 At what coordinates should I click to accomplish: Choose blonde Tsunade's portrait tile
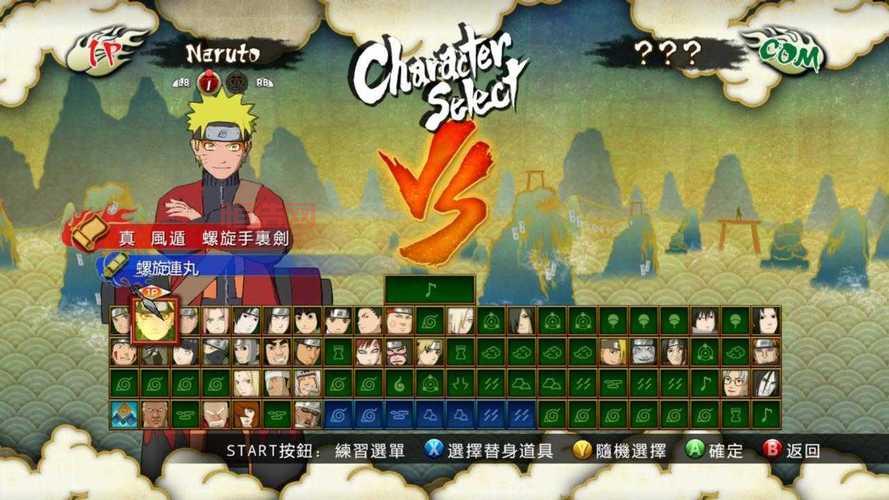pyautogui.click(x=246, y=383)
